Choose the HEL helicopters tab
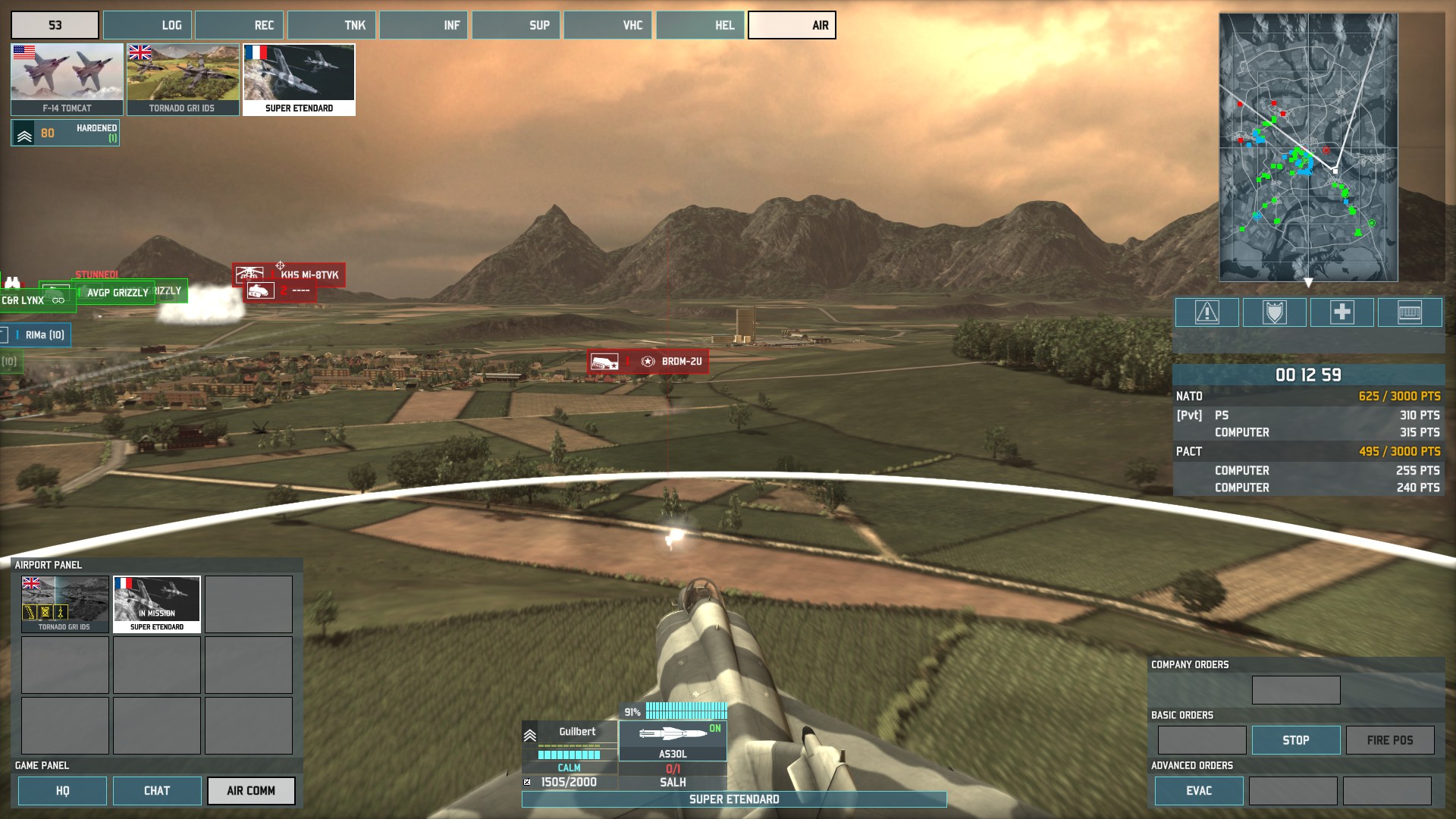The height and width of the screenshot is (819, 1456). point(700,25)
